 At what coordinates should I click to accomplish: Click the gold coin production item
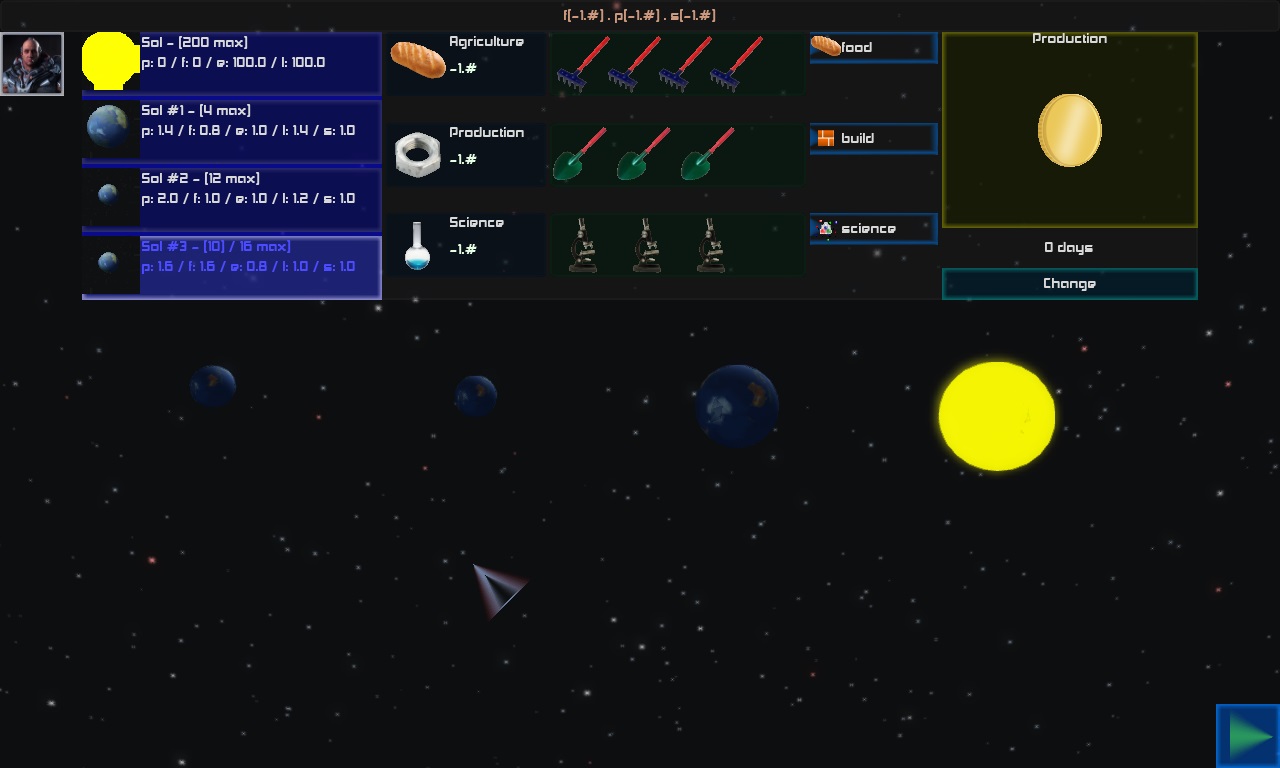(x=1069, y=131)
